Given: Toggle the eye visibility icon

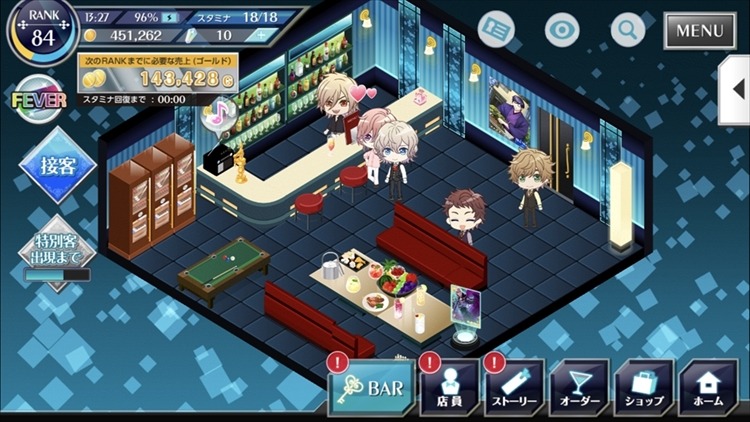Looking at the screenshot, I should point(562,29).
